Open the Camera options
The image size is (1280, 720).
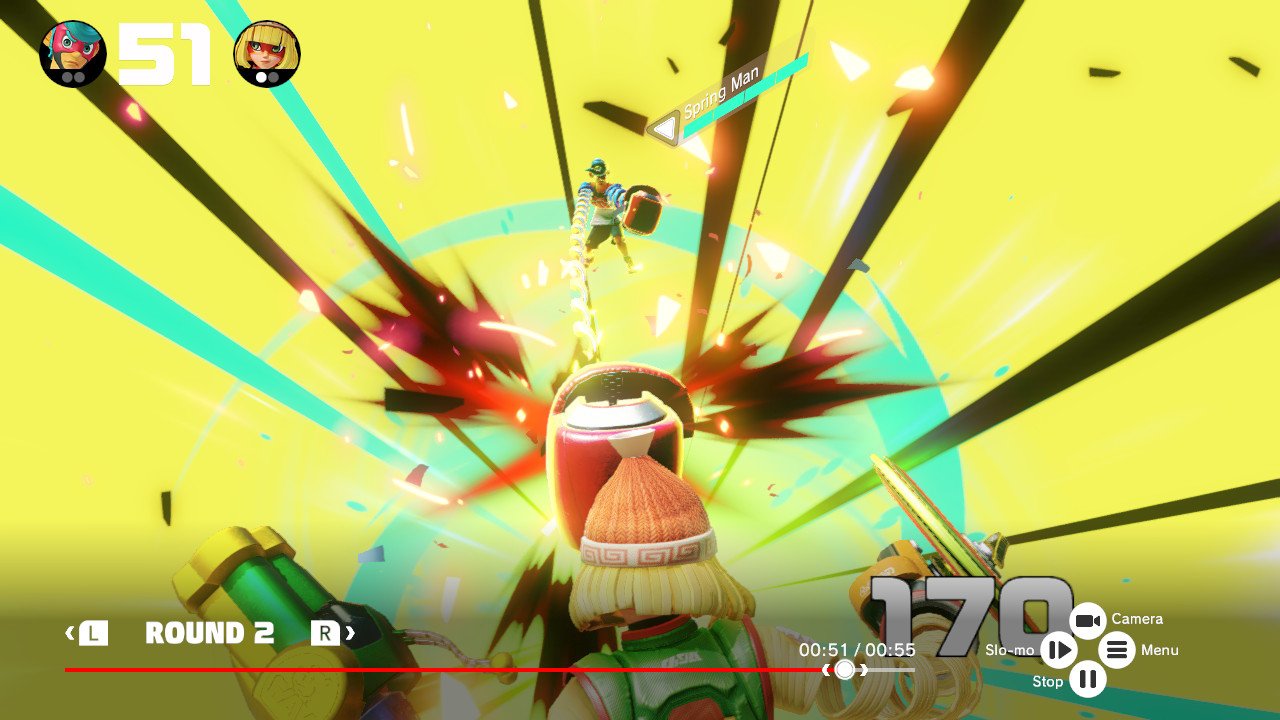(x=1088, y=621)
